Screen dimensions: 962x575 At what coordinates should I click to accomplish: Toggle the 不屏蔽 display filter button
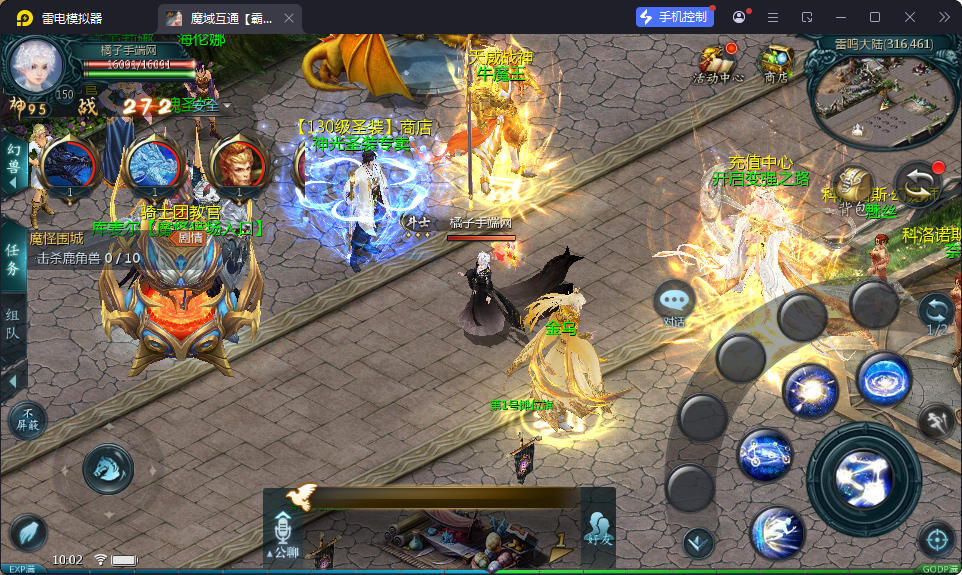(x=27, y=420)
